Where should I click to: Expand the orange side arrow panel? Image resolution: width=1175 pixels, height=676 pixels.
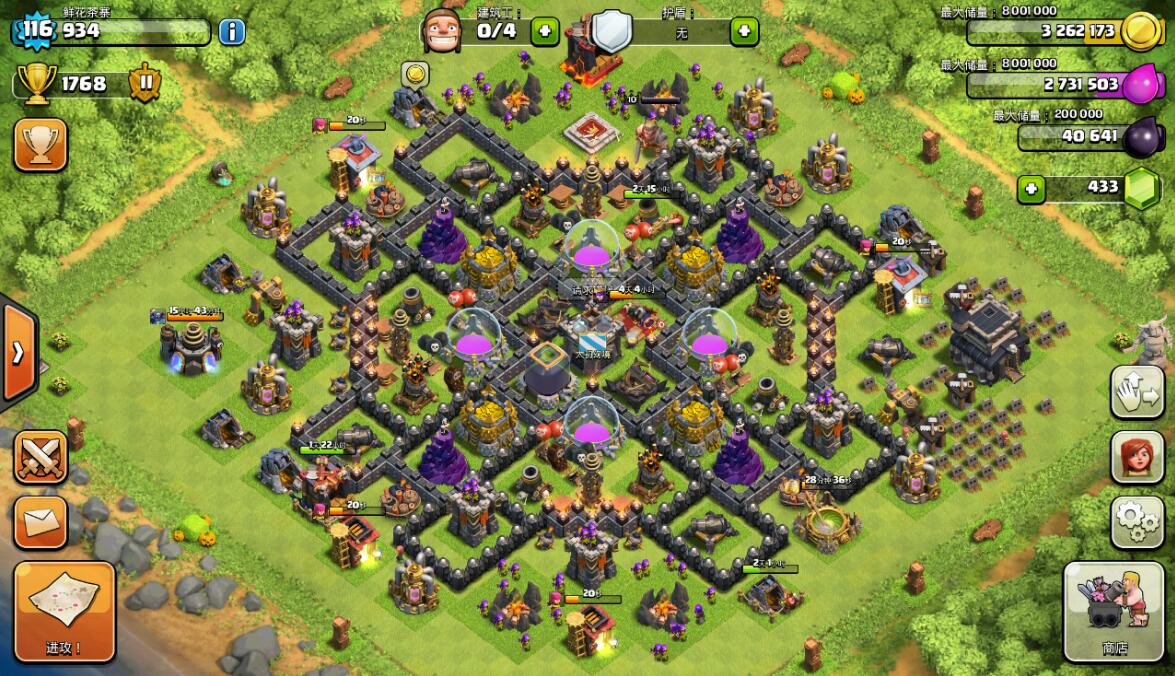(18, 351)
